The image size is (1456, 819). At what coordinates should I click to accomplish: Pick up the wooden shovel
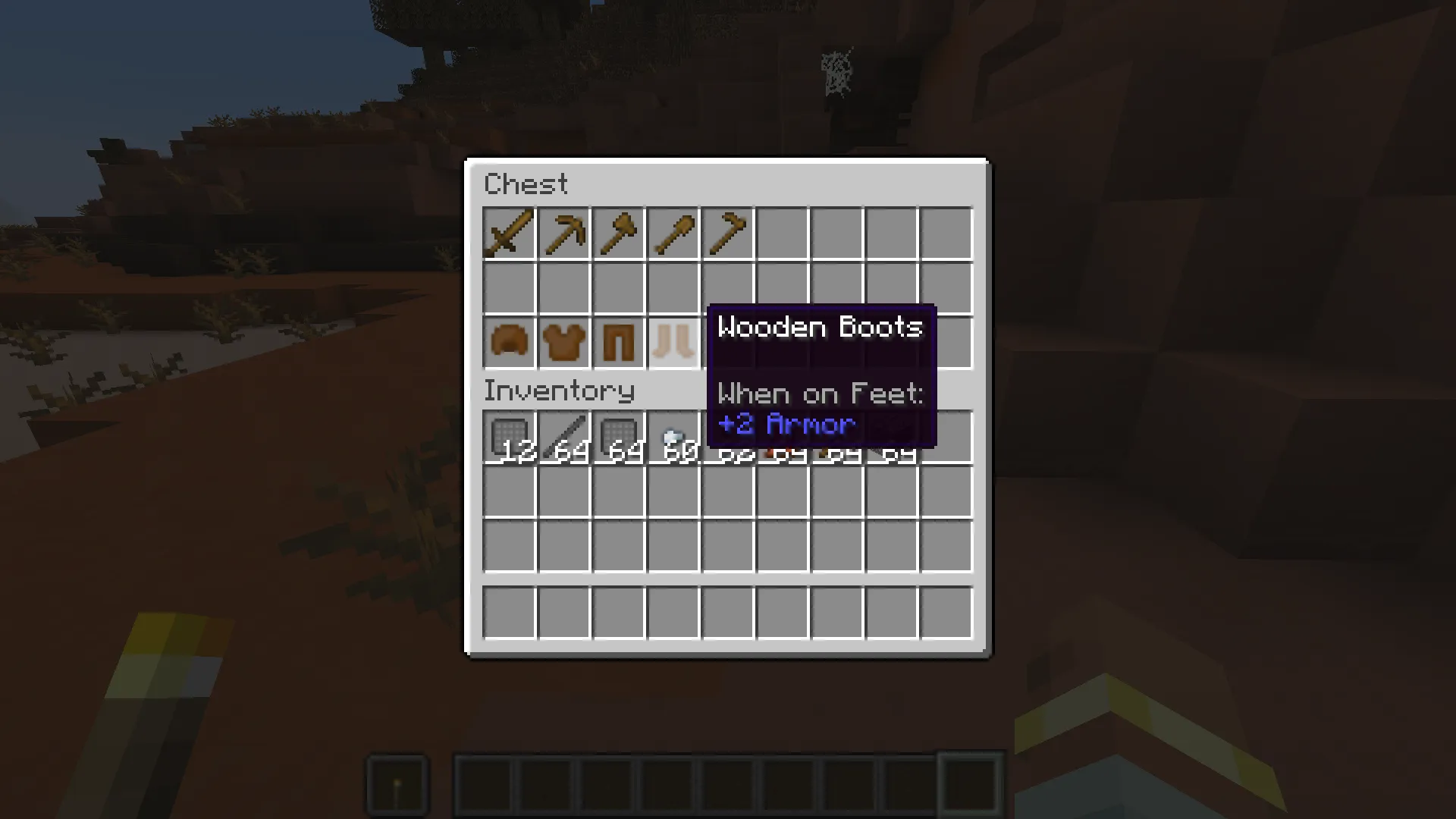tap(673, 234)
